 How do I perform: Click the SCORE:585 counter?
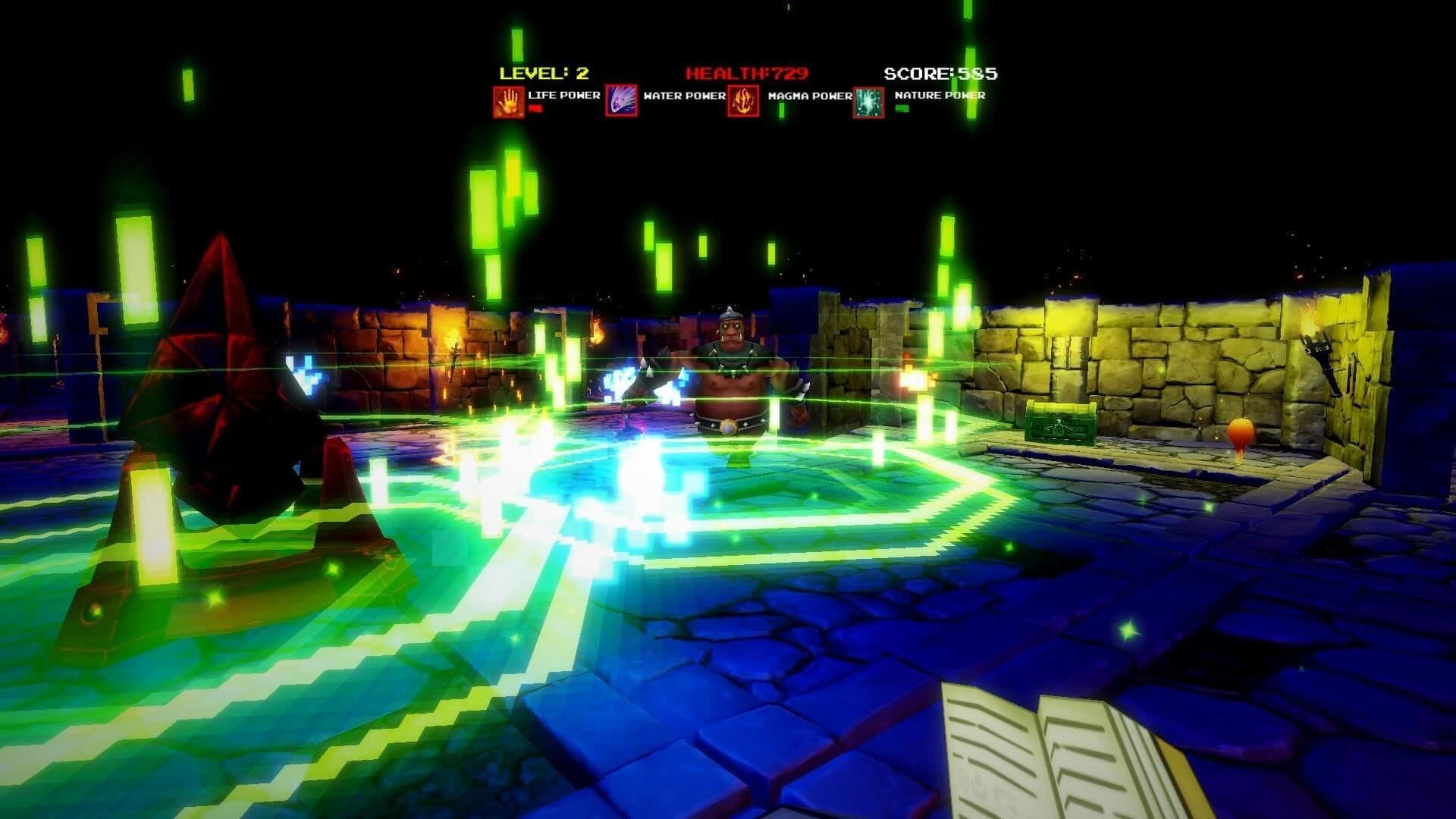click(940, 73)
